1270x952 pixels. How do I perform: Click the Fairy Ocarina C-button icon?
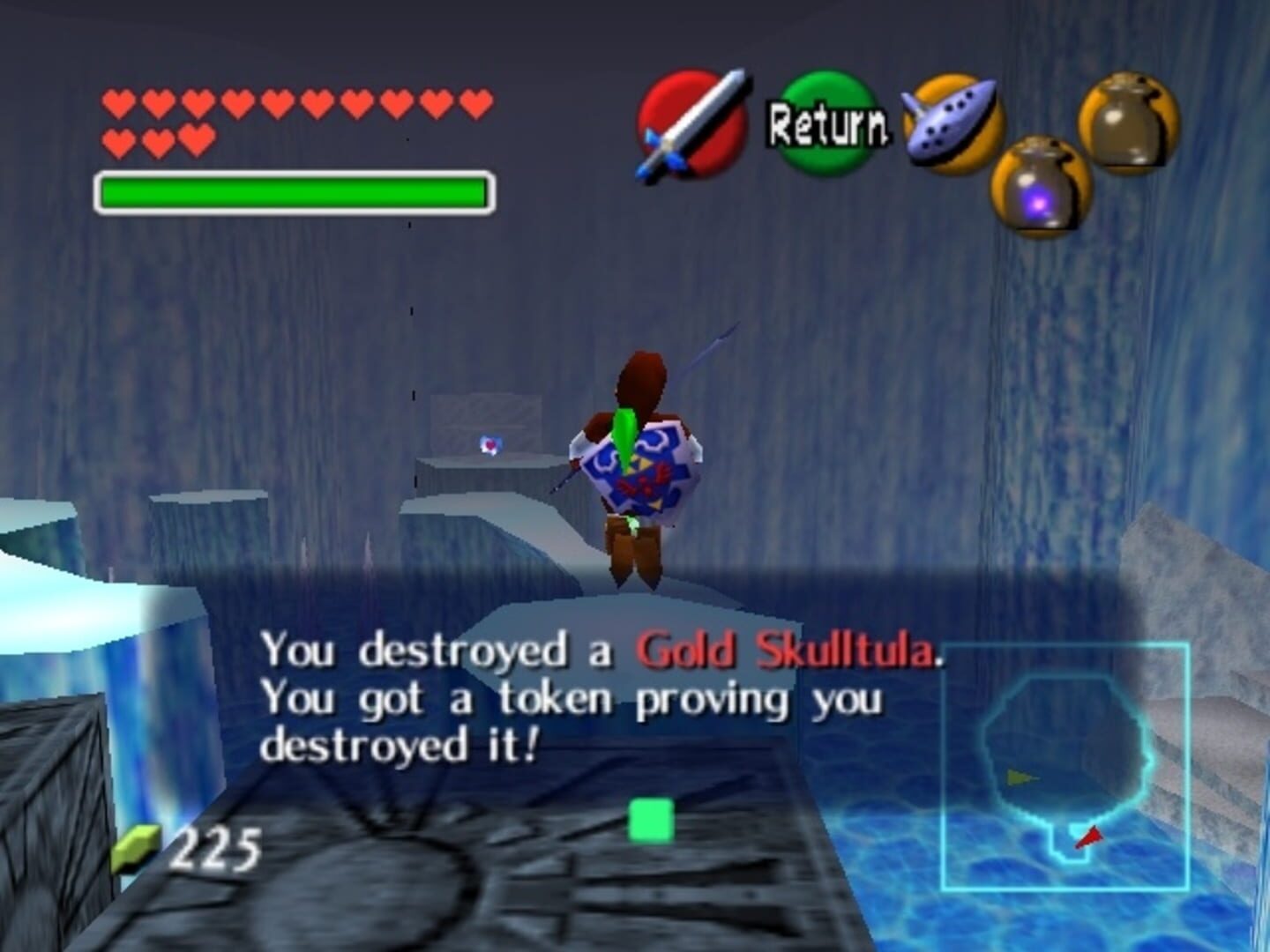(x=949, y=123)
